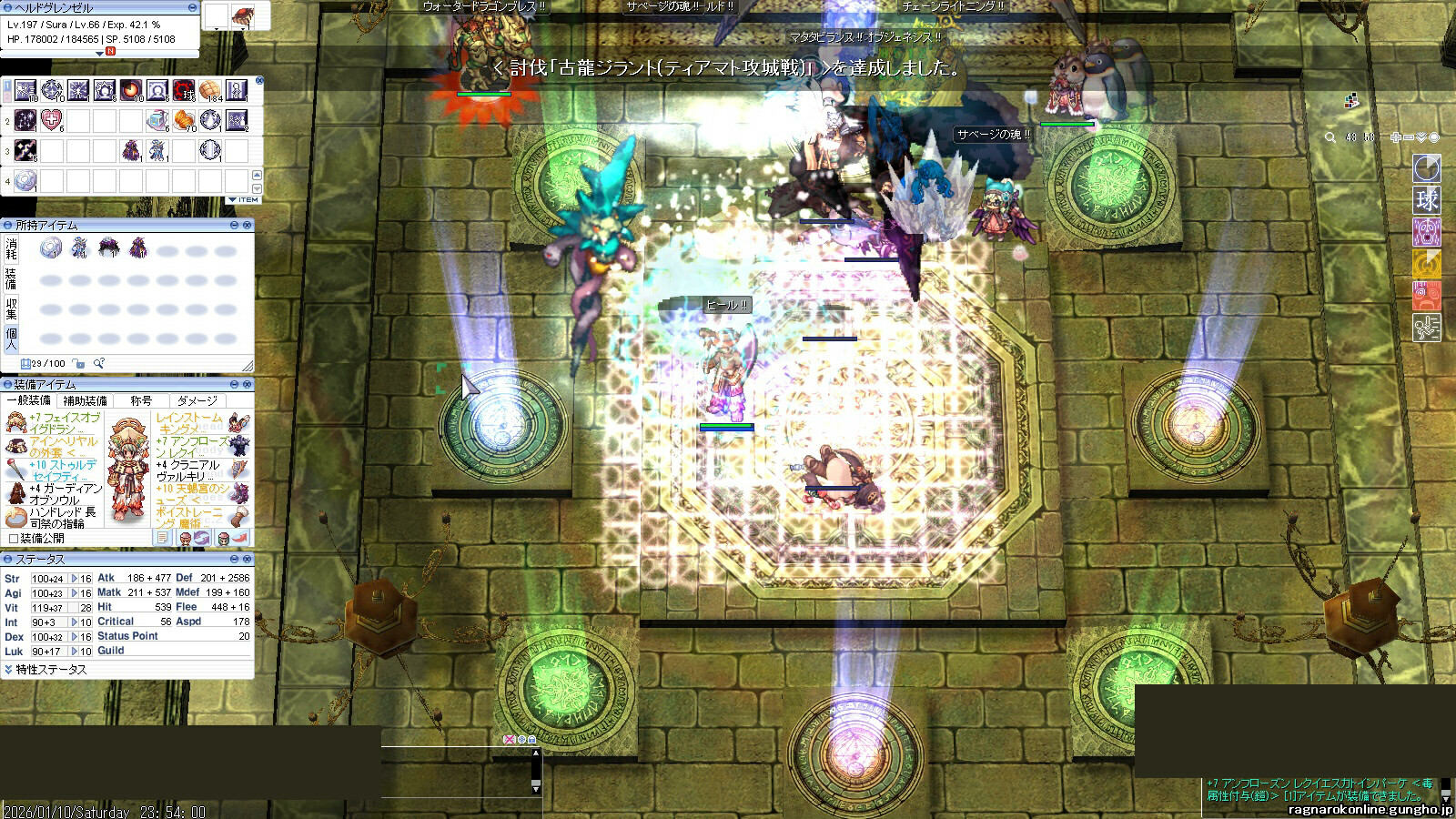Viewport: 1456px width, 819px height.
Task: Close the 所持アイテム inventory window
Action: (248, 225)
